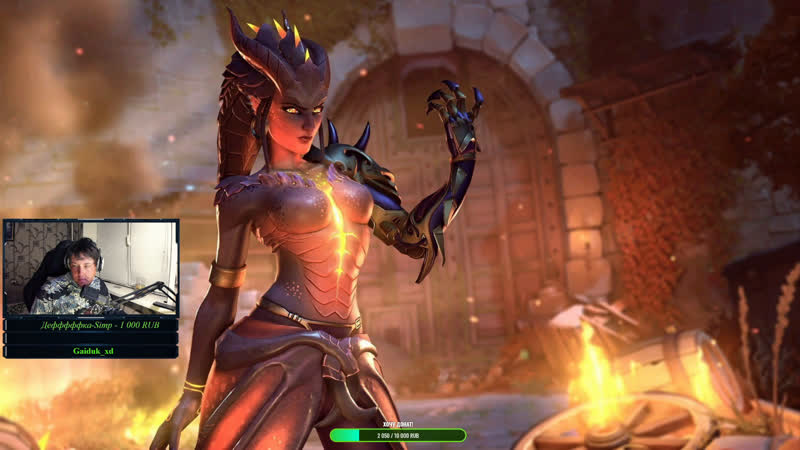This screenshot has height=450, width=800.
Task: Select the Gaiduk_xd name panel
Action: coord(91,352)
